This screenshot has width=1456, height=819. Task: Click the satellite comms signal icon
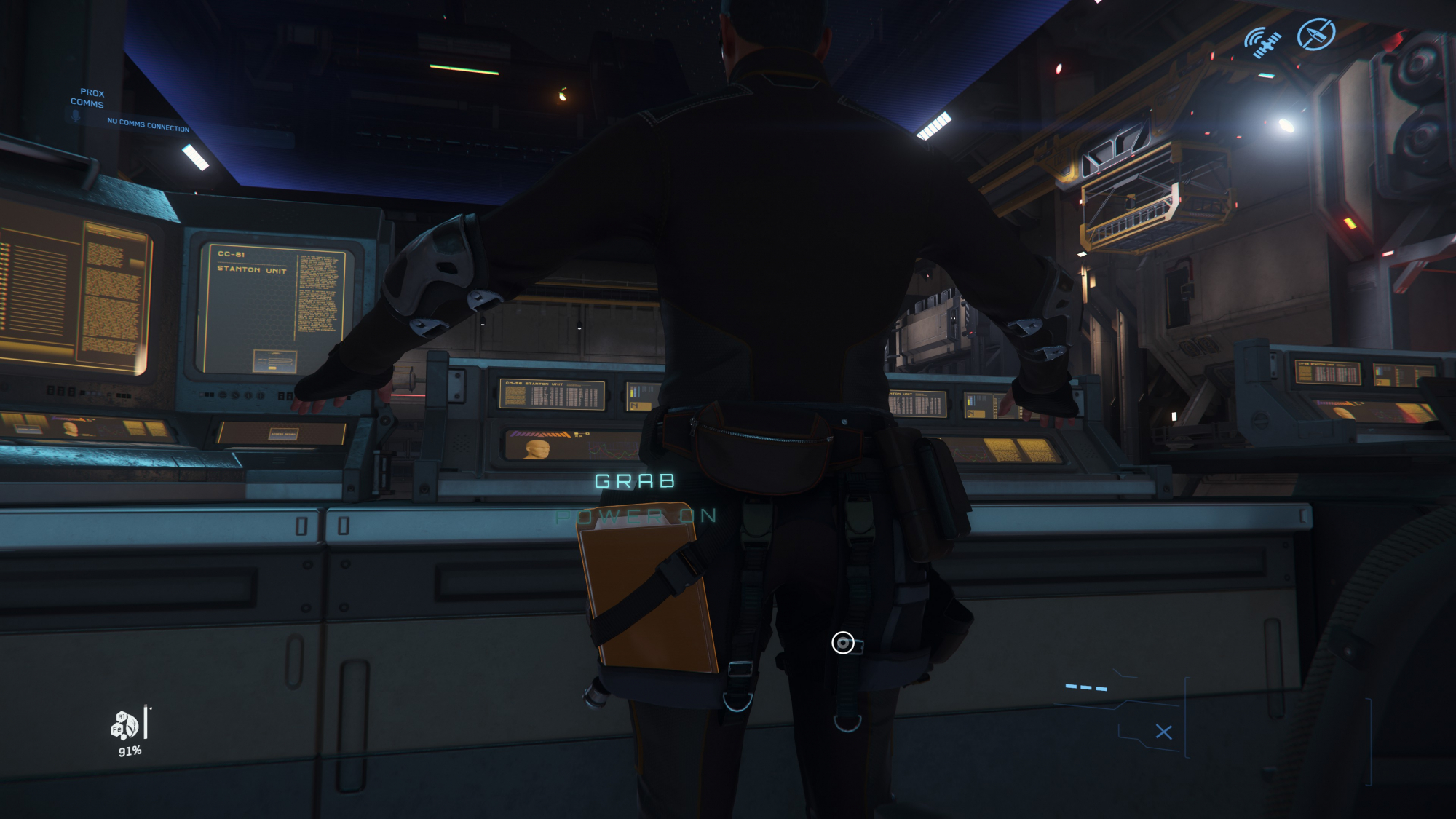(x=1262, y=42)
